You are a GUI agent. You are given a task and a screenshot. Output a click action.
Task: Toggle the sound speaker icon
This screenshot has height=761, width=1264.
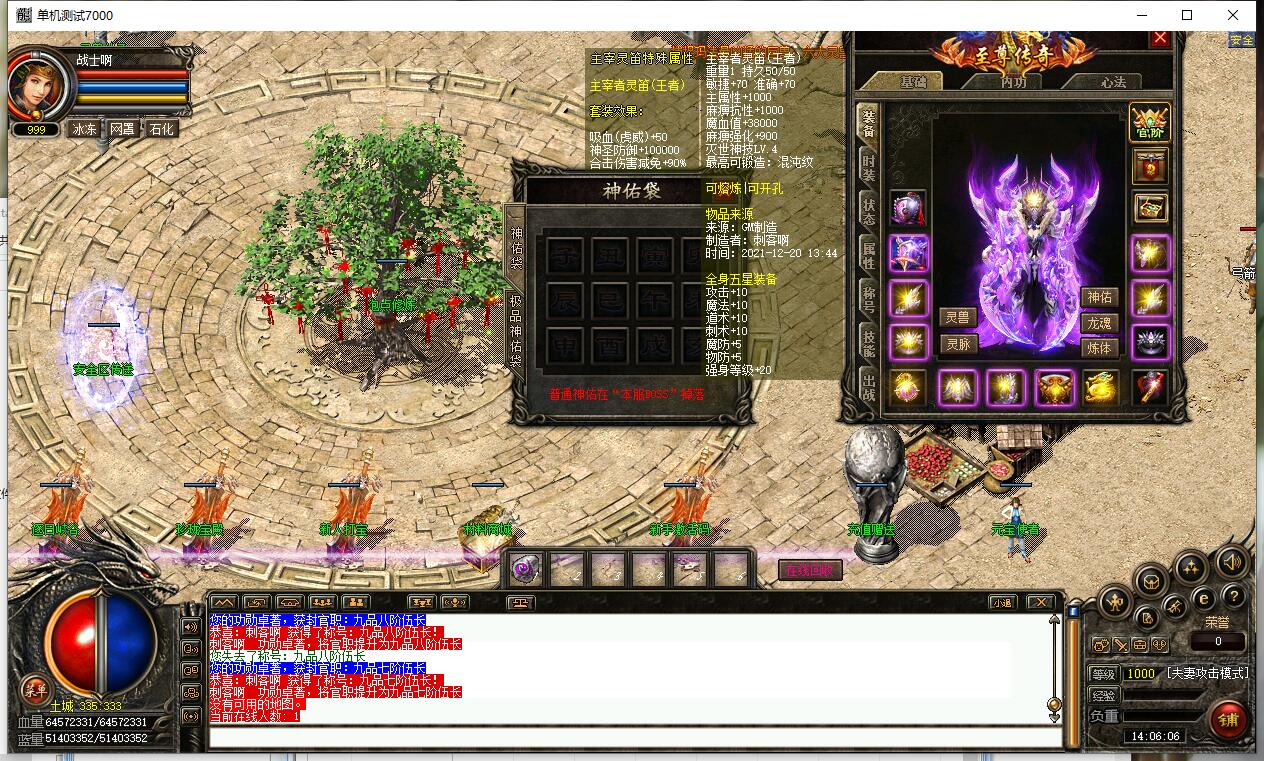[x=1232, y=563]
